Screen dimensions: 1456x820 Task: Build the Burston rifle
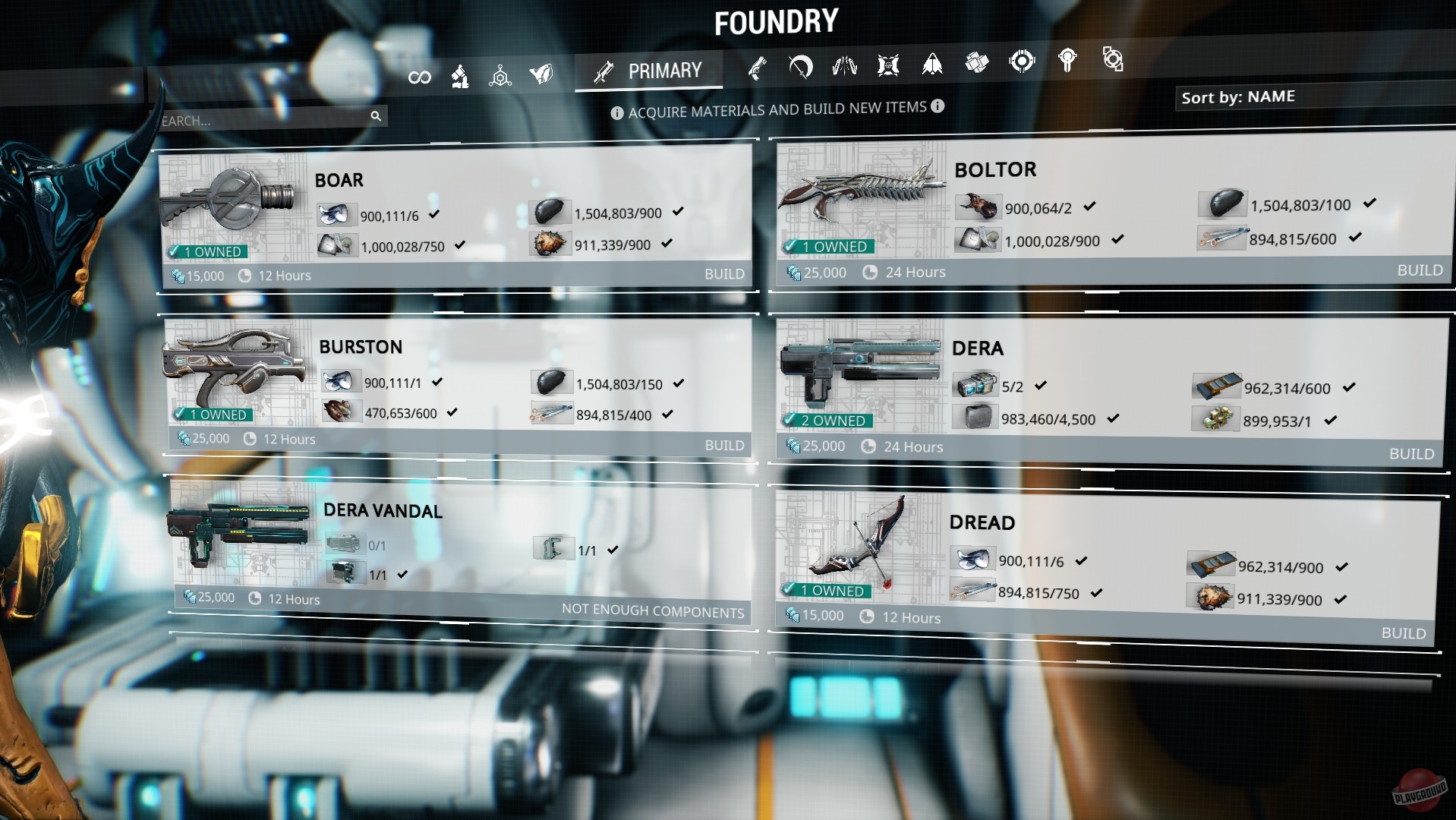coord(723,445)
